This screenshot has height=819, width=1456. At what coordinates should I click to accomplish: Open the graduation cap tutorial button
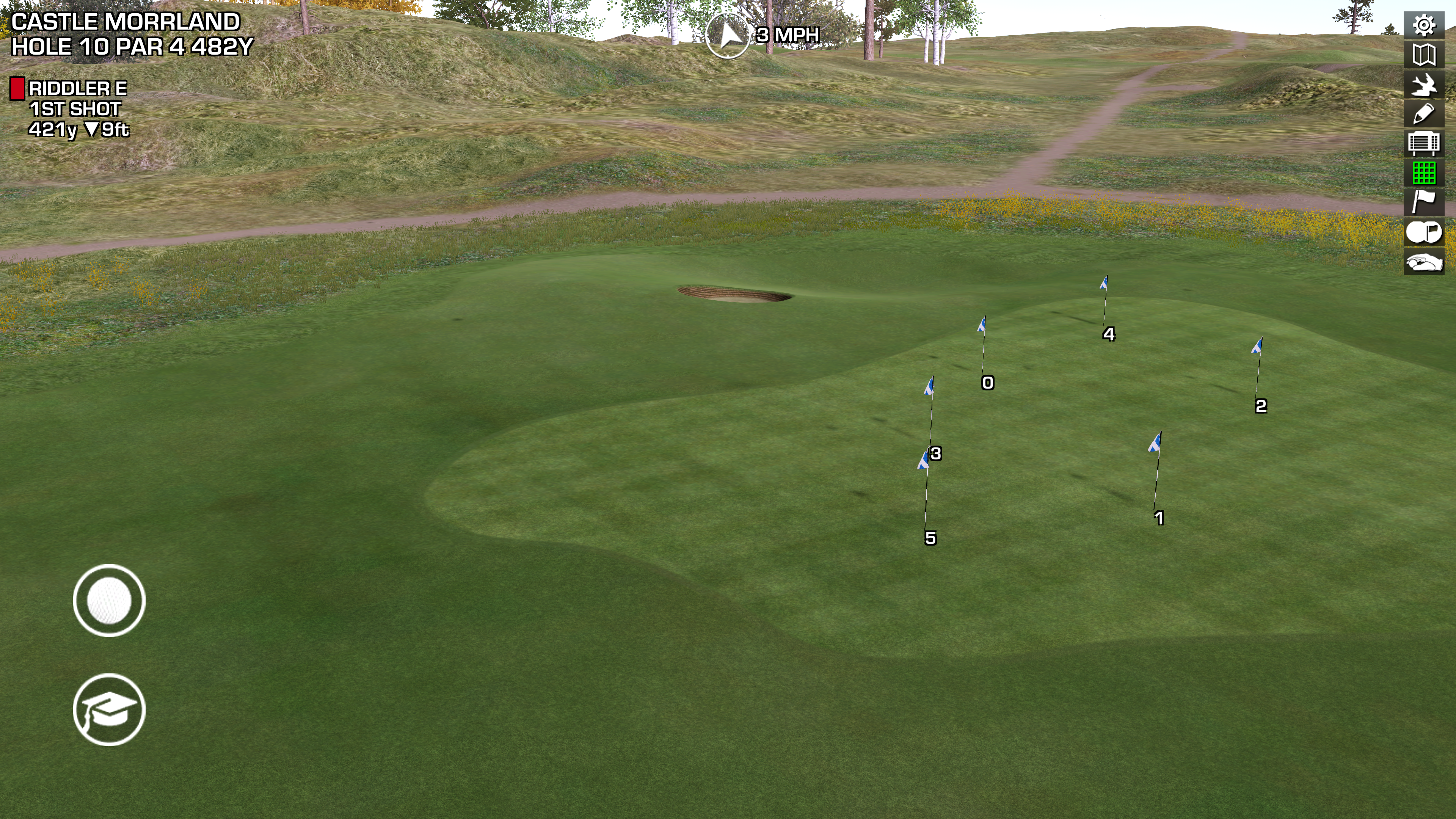click(x=109, y=710)
